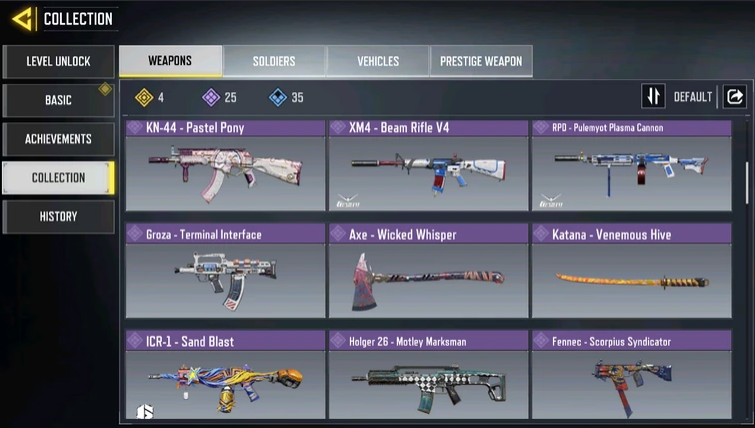Switch to the Weapons tab
This screenshot has height=428, width=755.
point(170,61)
